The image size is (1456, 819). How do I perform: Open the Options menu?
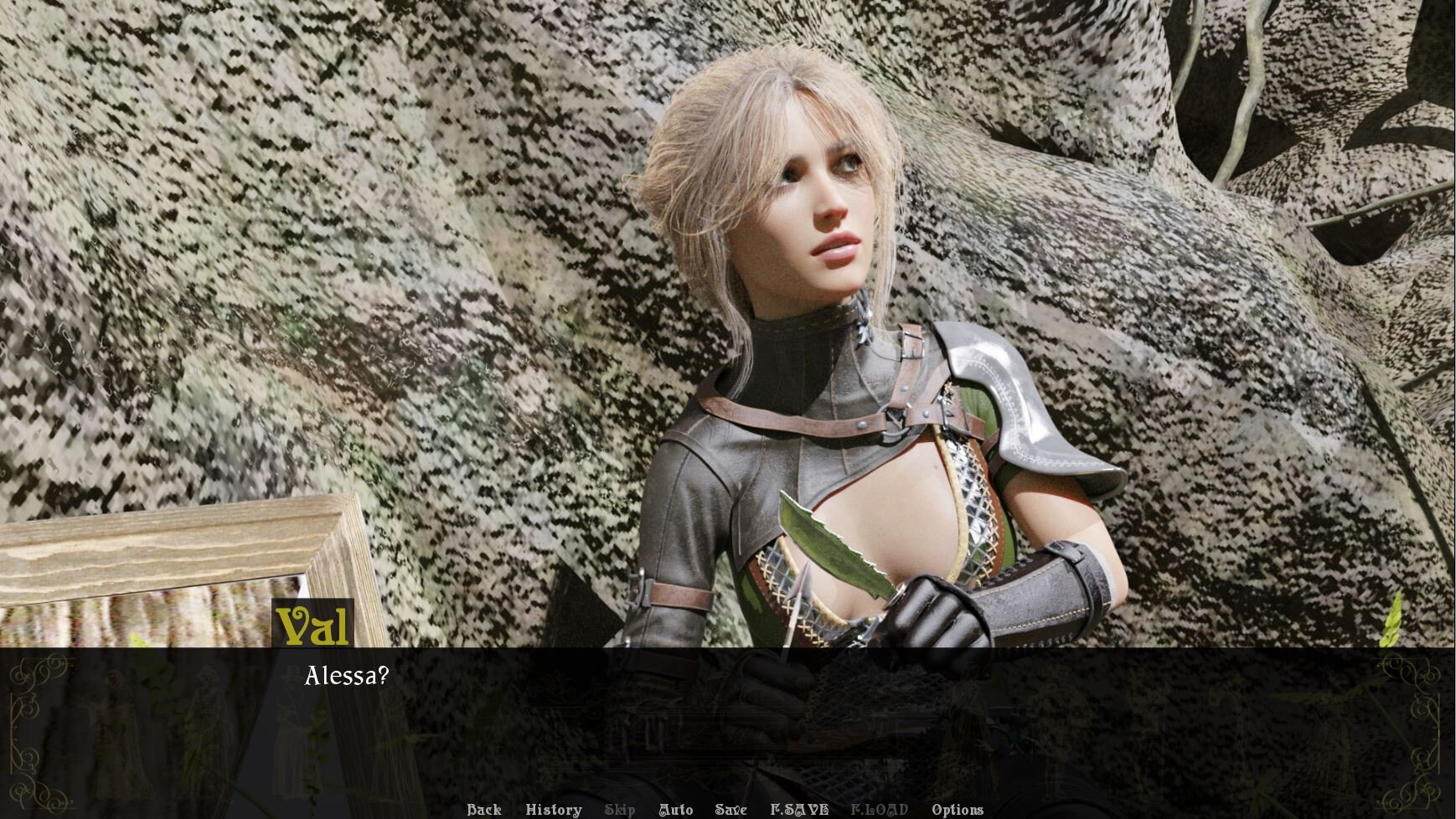(x=957, y=809)
